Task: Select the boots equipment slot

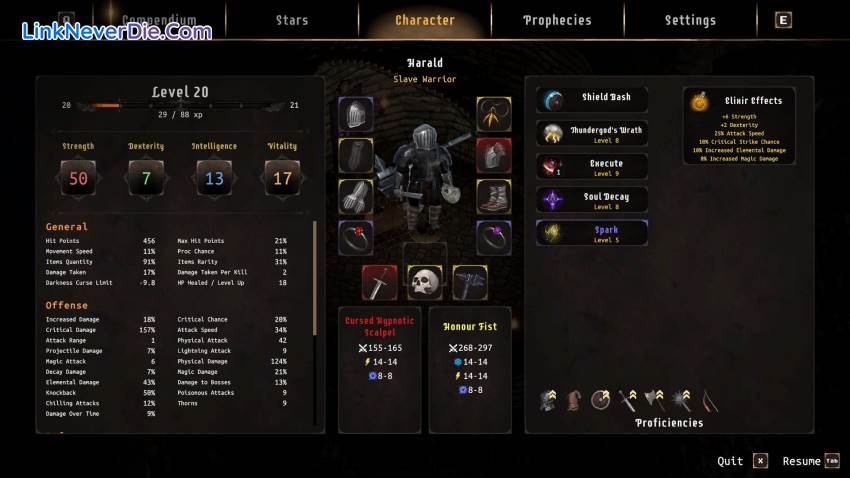Action: 494,197
